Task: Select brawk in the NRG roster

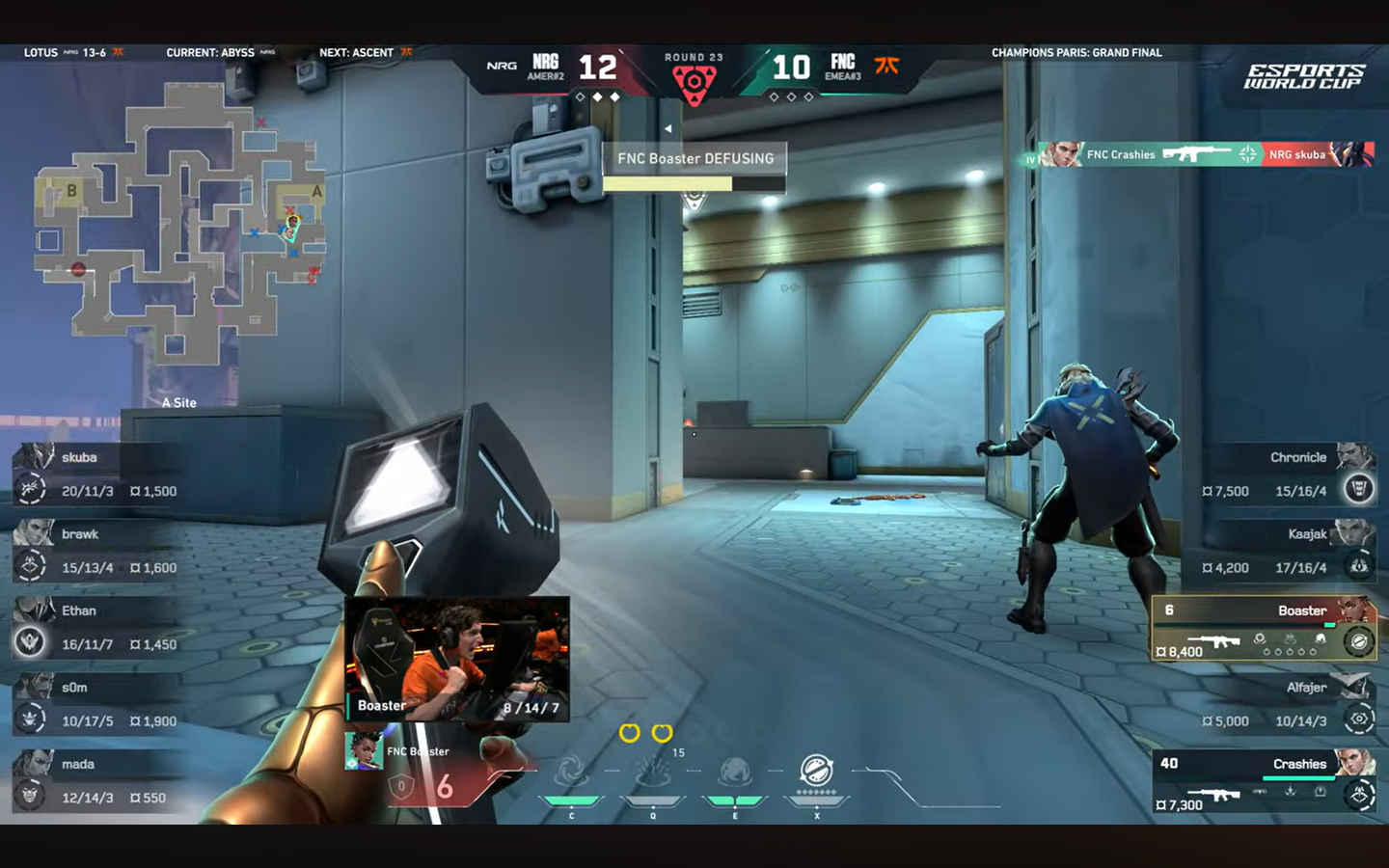Action: coord(96,551)
